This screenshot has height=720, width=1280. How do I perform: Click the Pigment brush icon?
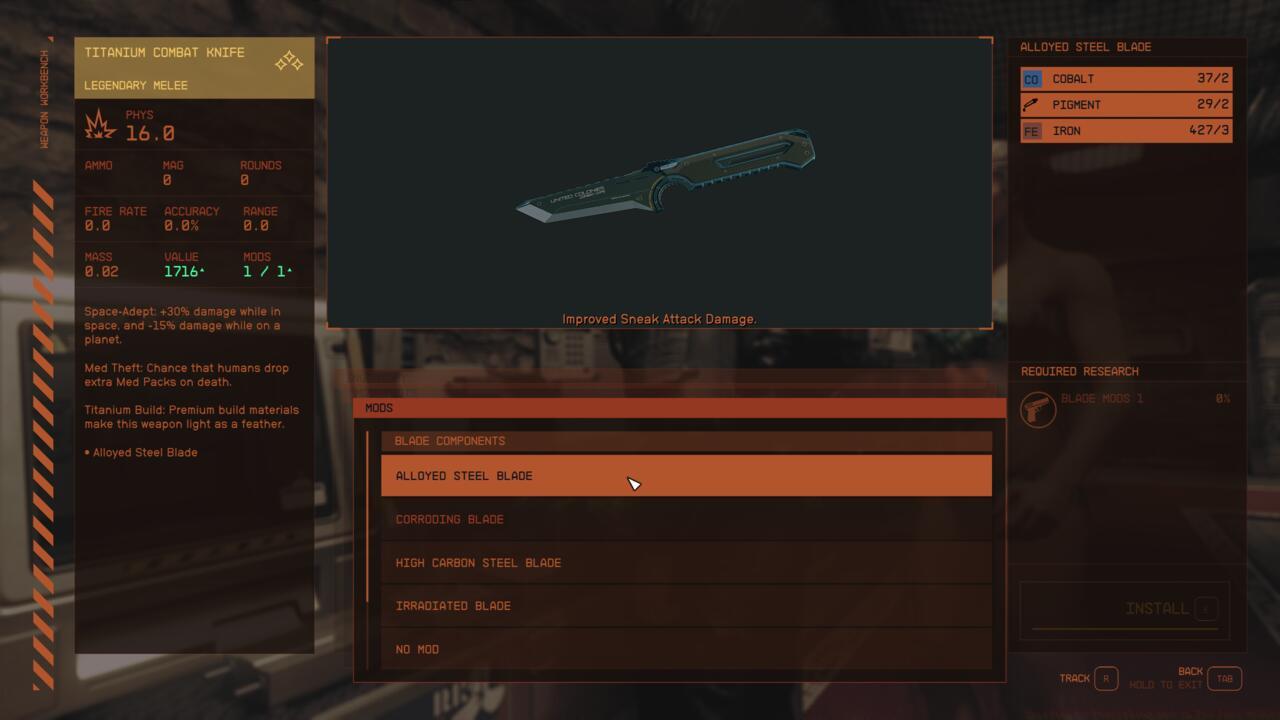1031,104
